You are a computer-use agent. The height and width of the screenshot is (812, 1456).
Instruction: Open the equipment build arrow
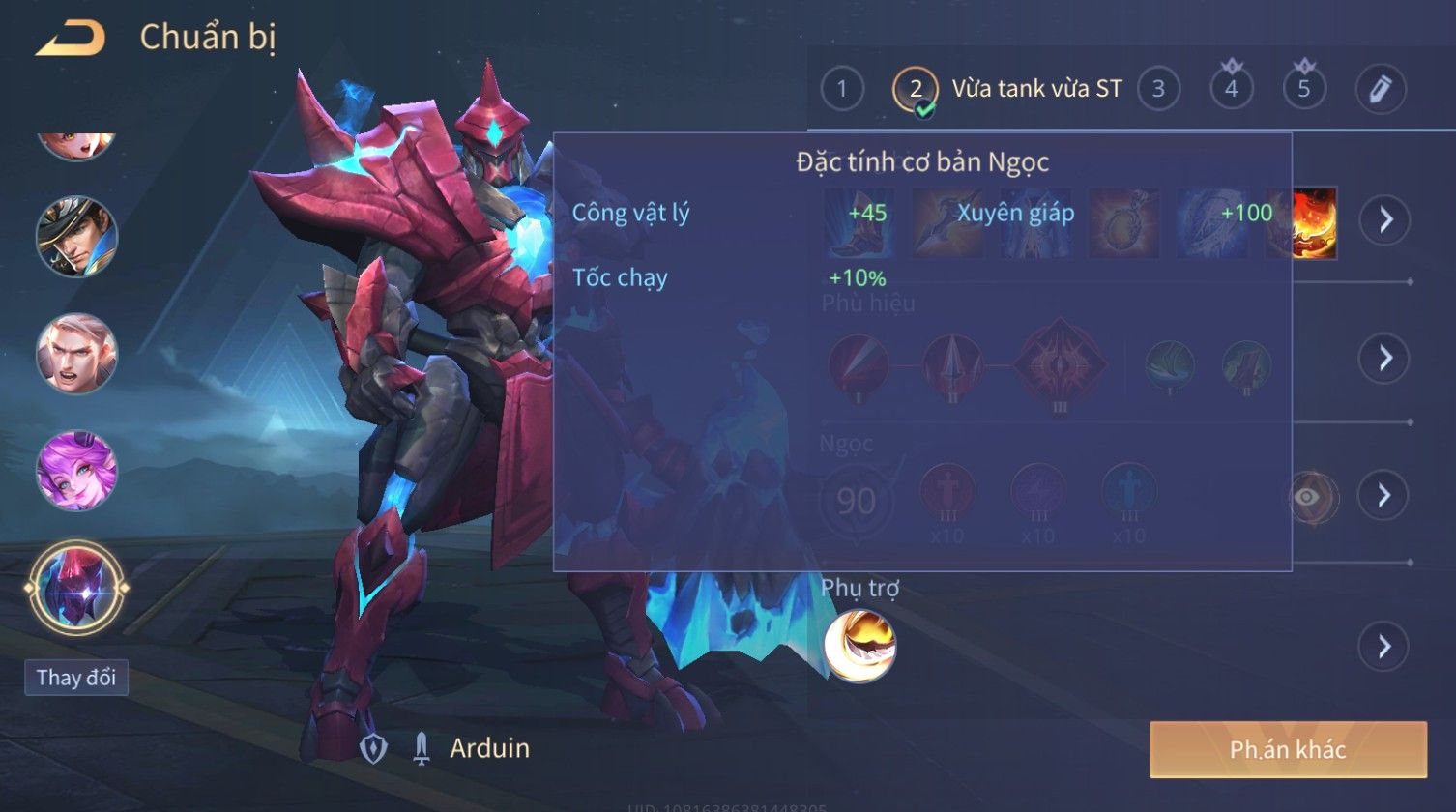pyautogui.click(x=1384, y=220)
